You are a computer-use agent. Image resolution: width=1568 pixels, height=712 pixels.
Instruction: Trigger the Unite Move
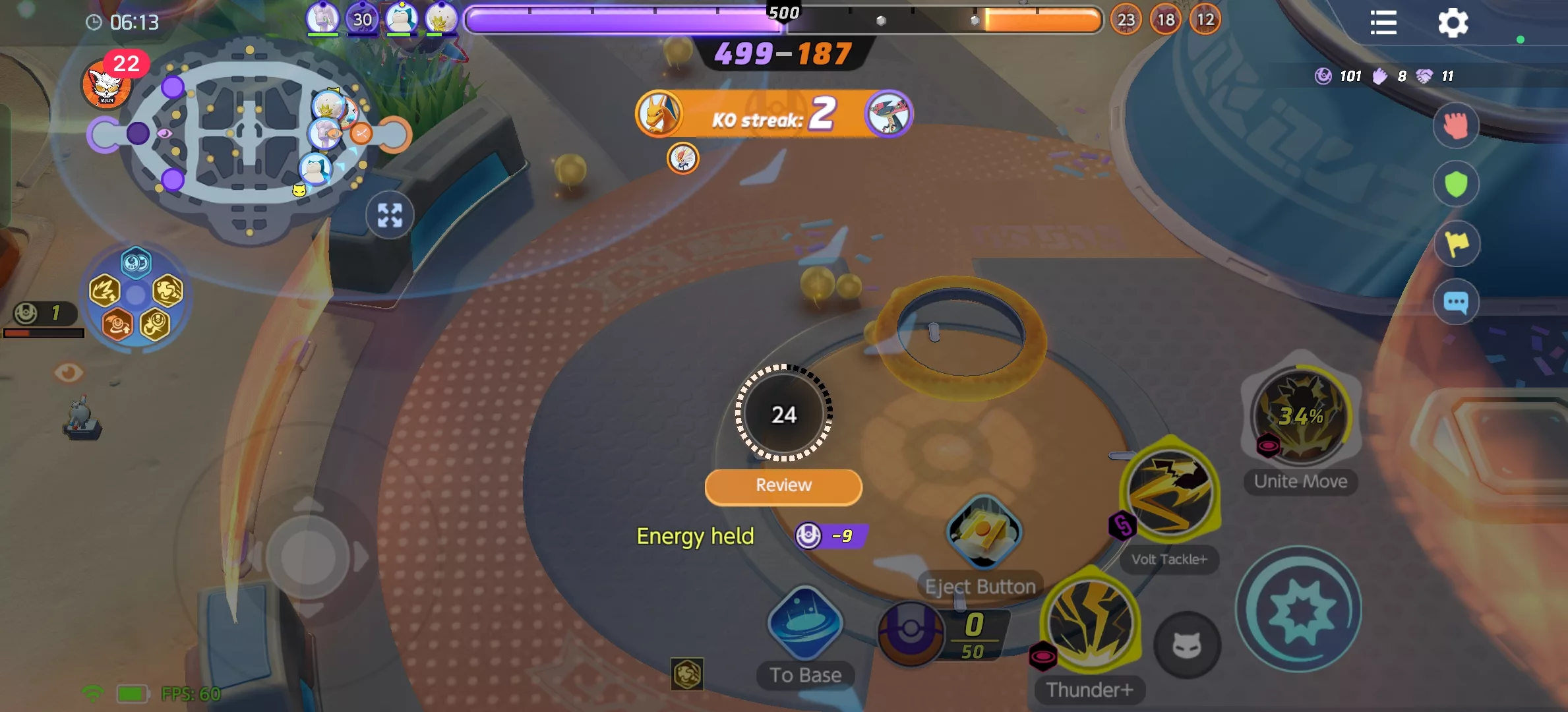coord(1300,415)
